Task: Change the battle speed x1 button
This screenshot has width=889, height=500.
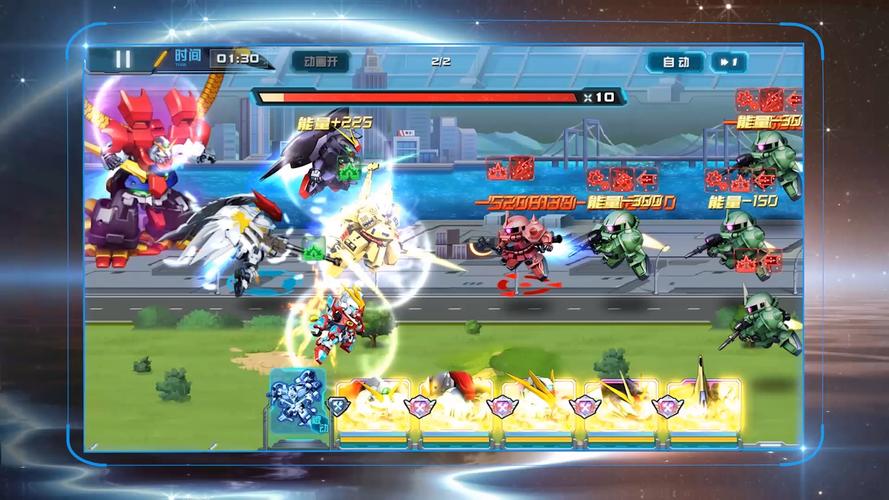Action: point(728,62)
